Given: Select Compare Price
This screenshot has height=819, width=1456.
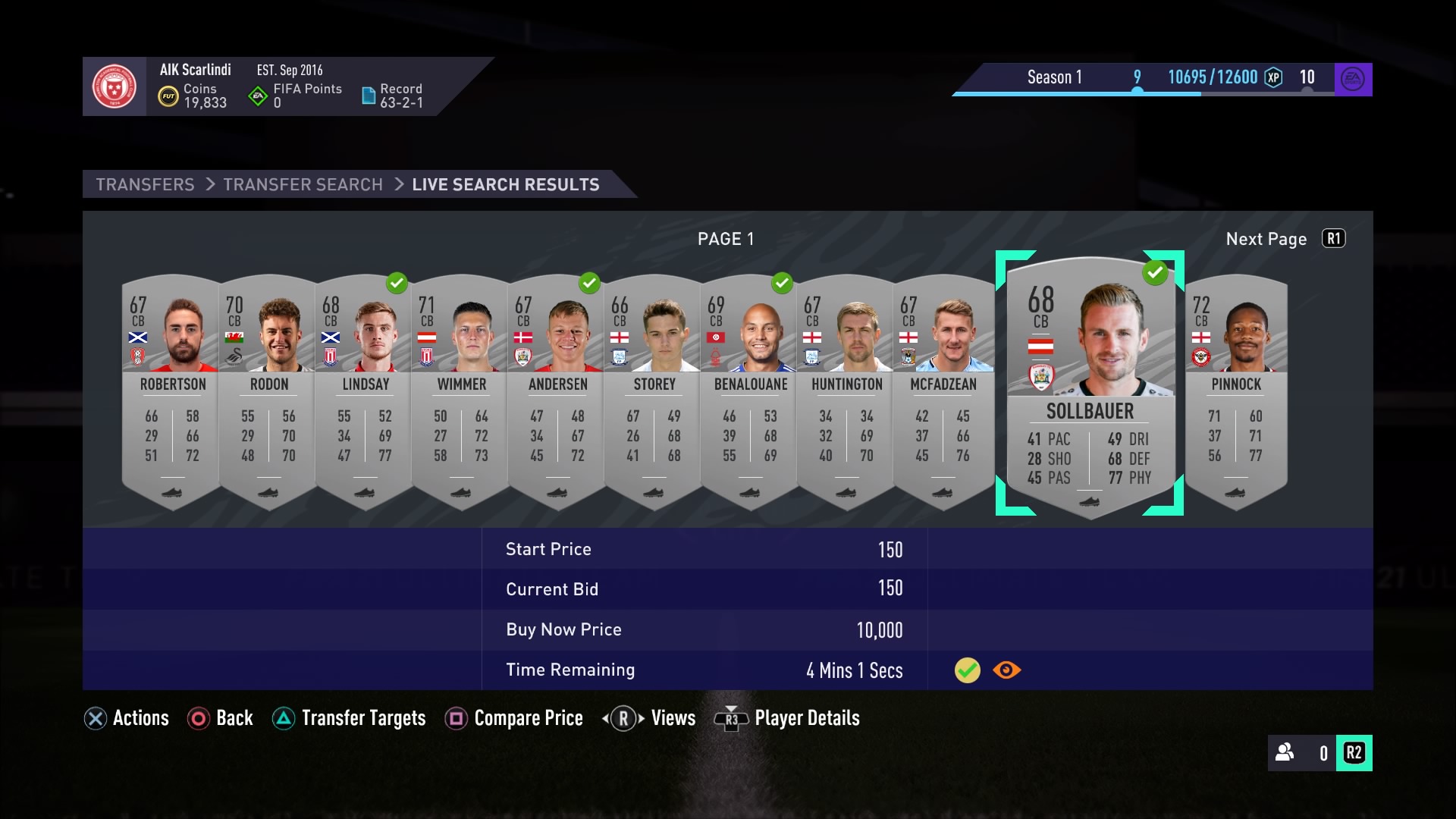Looking at the screenshot, I should click(x=514, y=718).
